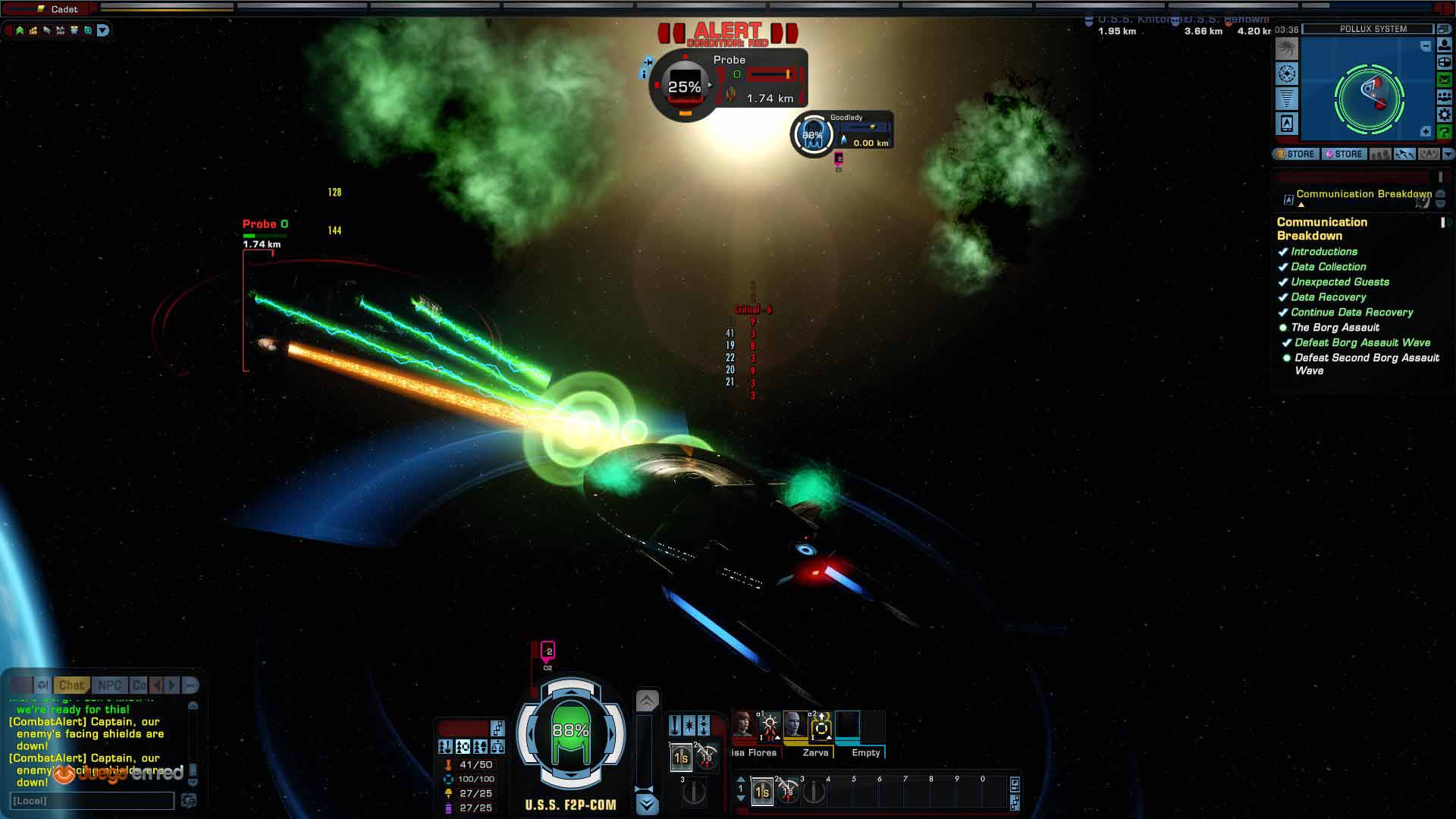Decrease throttle with the down chevron button
The width and height of the screenshot is (1456, 819).
(x=647, y=803)
